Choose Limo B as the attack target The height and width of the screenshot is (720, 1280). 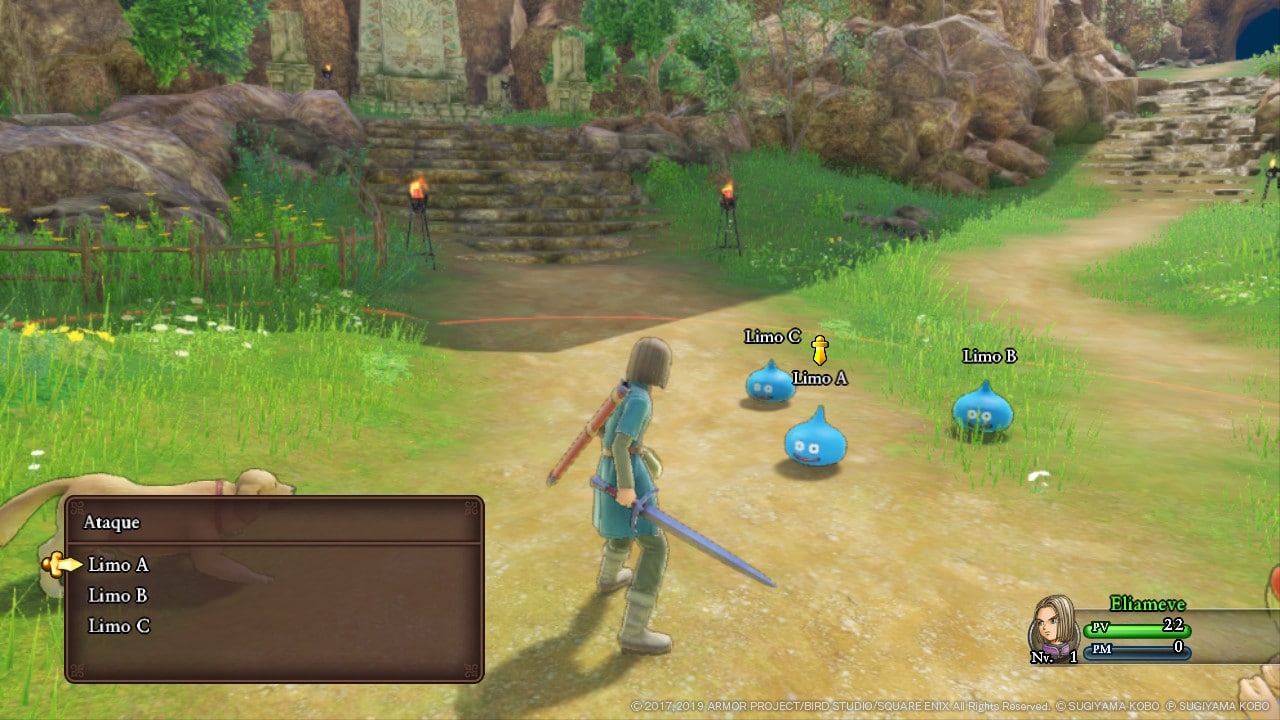(118, 596)
